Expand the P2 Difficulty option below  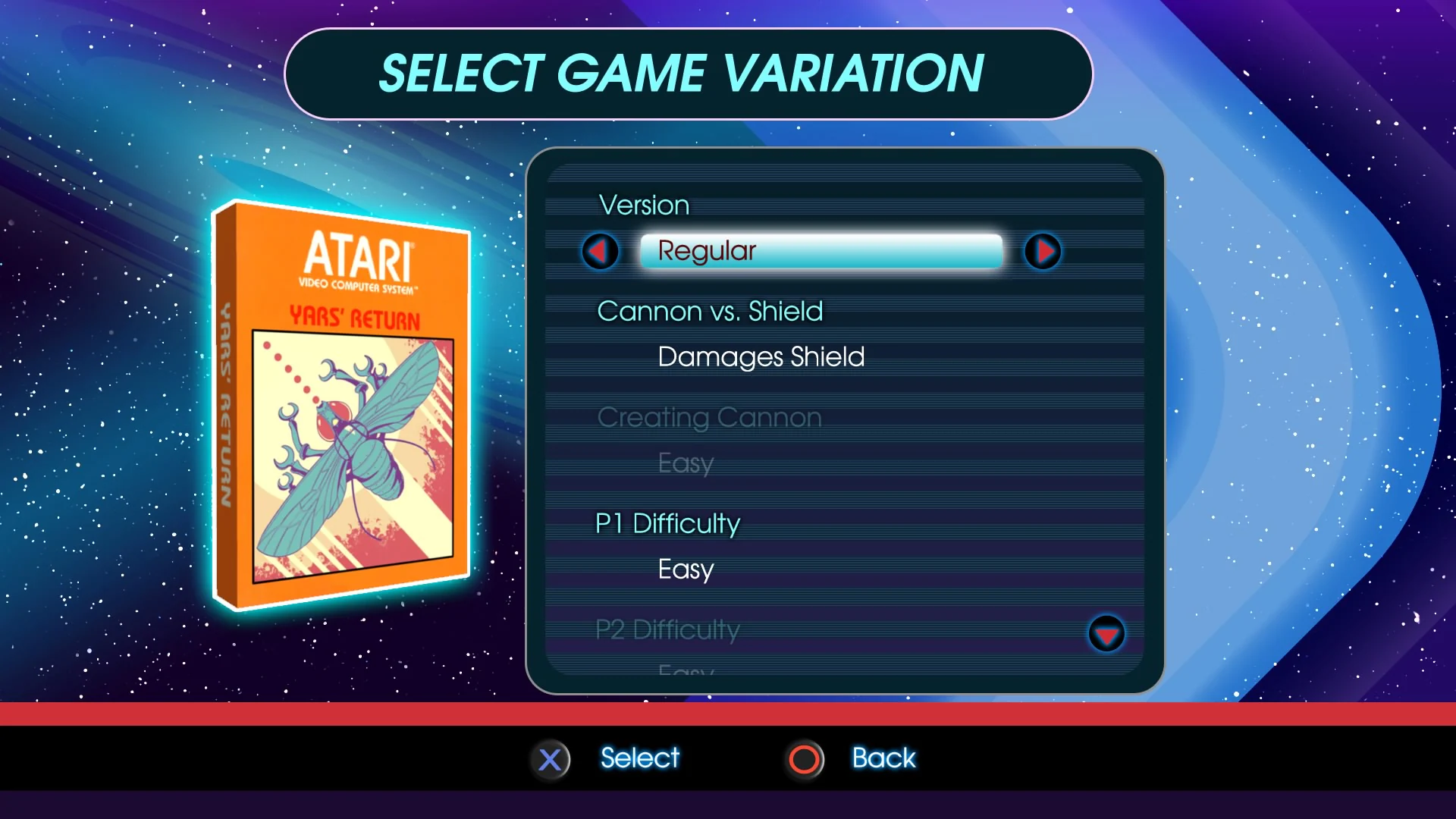(667, 629)
